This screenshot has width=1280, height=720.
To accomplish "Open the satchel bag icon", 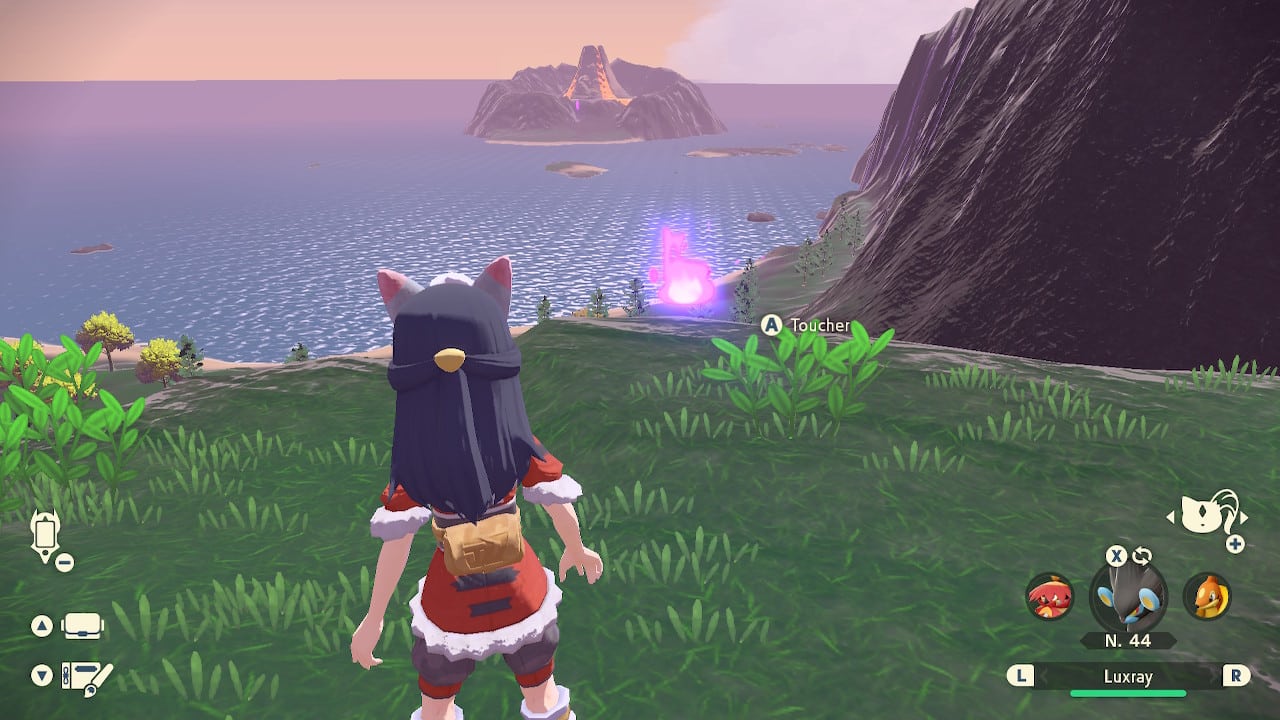I will (x=83, y=627).
